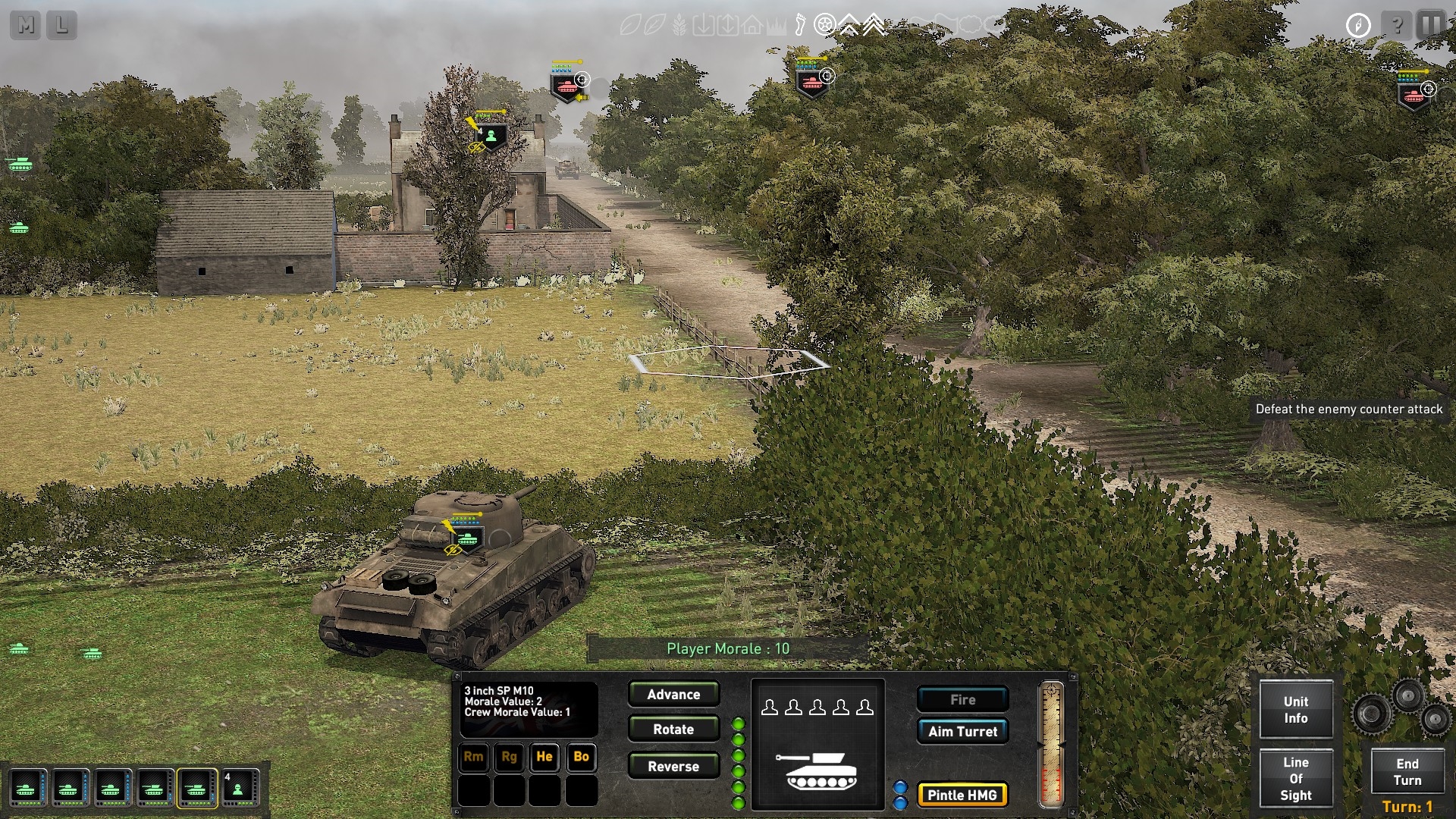The height and width of the screenshot is (819, 1456).
Task: Select the infantry unit card numbered 4
Action: (x=238, y=789)
